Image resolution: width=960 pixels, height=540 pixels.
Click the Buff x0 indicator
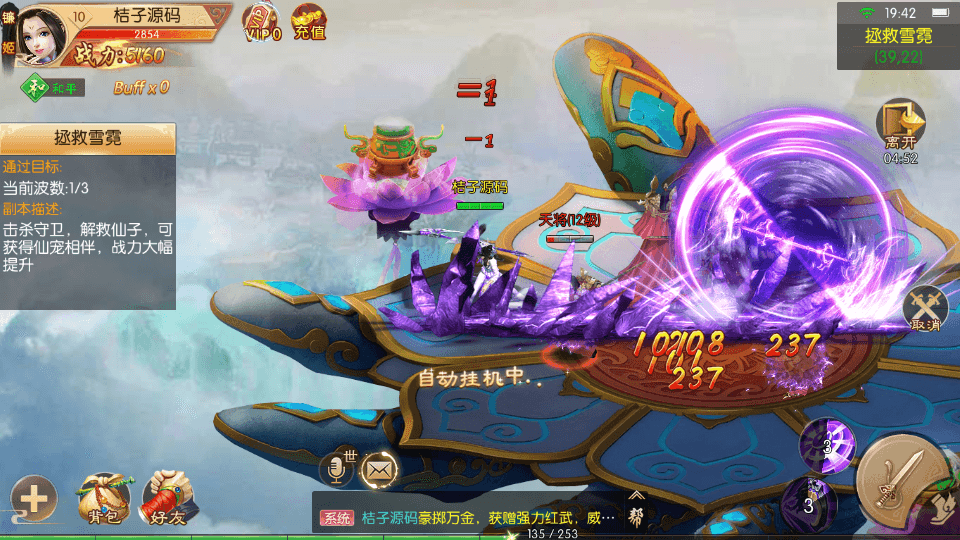pyautogui.click(x=141, y=87)
